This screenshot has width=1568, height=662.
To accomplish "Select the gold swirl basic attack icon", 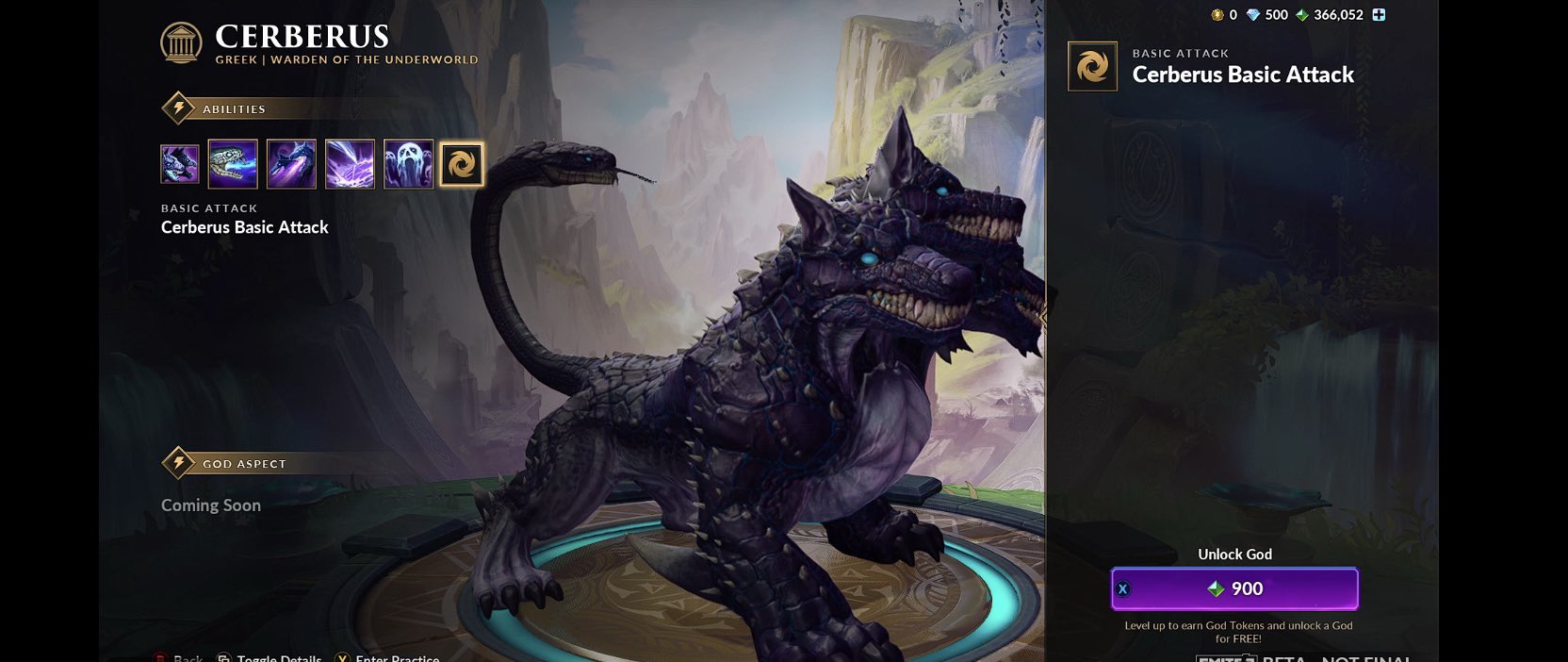I will point(462,164).
